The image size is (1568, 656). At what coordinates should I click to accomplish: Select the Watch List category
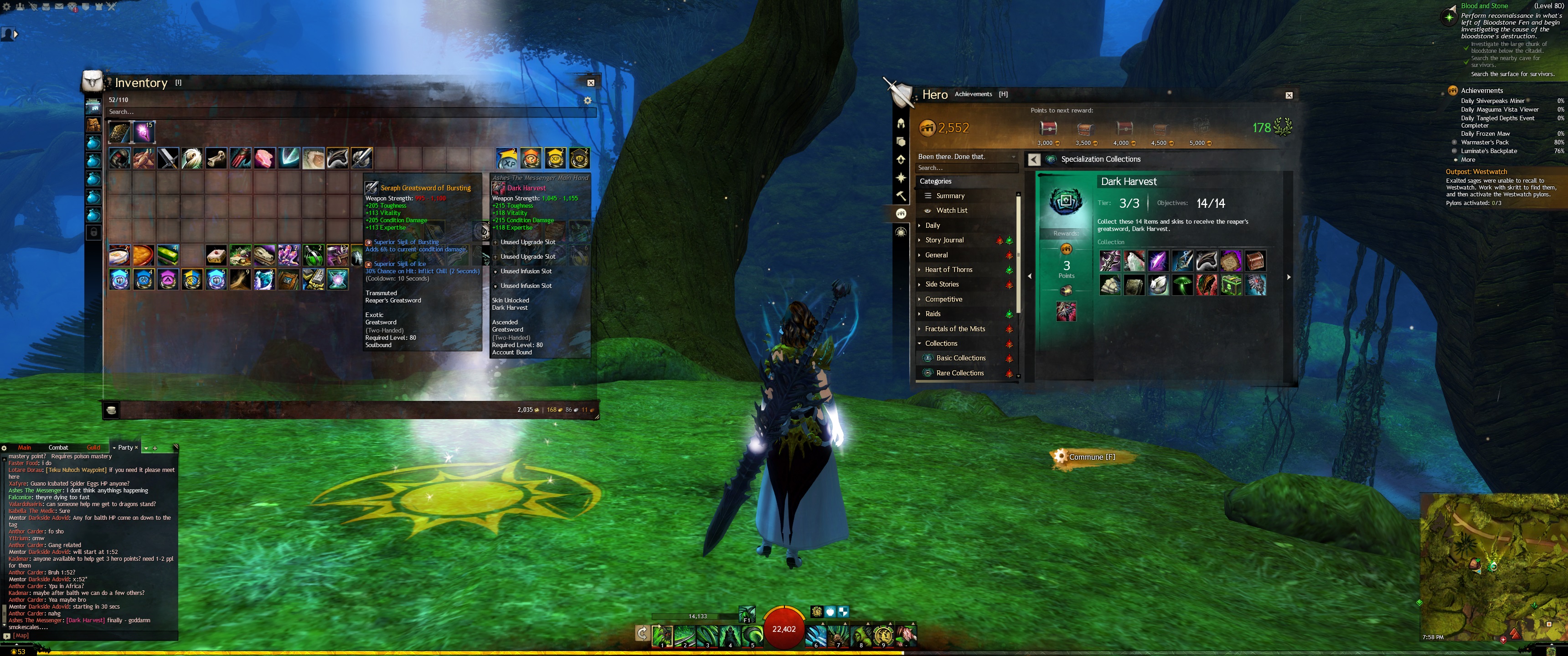pos(951,210)
